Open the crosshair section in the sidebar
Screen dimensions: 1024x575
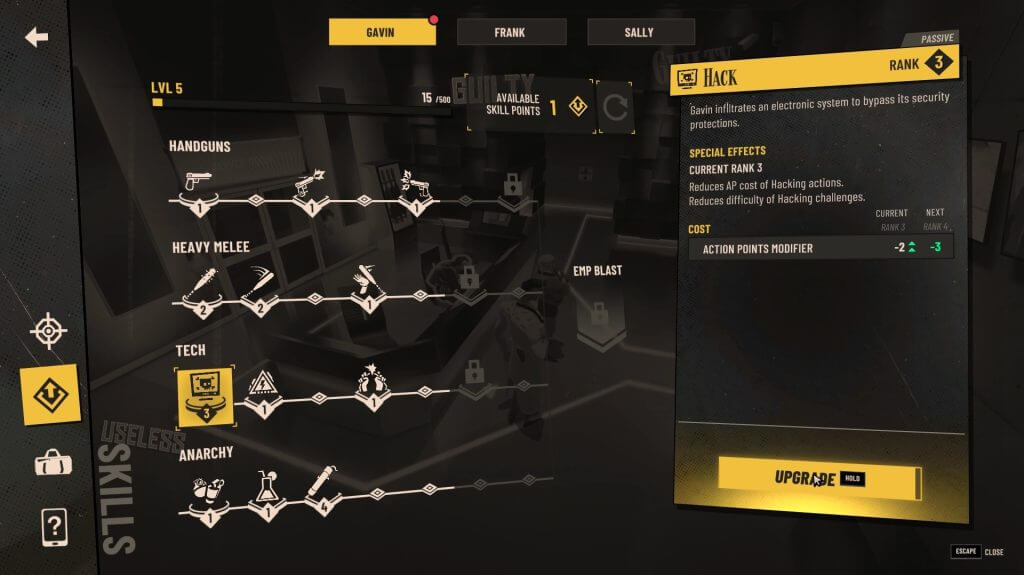[x=49, y=331]
